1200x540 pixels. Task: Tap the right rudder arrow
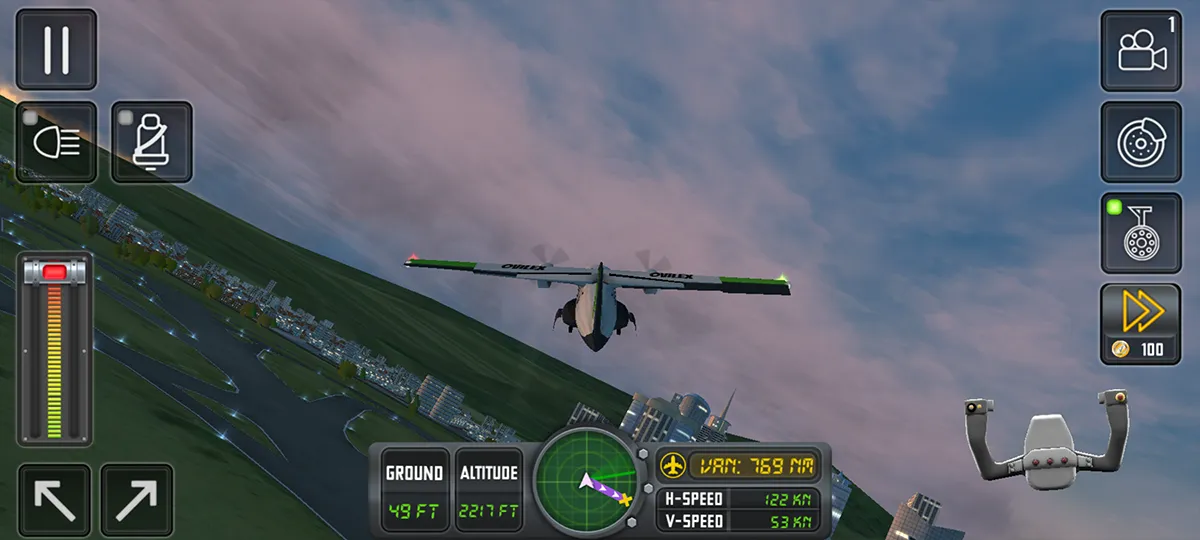pyautogui.click(x=136, y=500)
